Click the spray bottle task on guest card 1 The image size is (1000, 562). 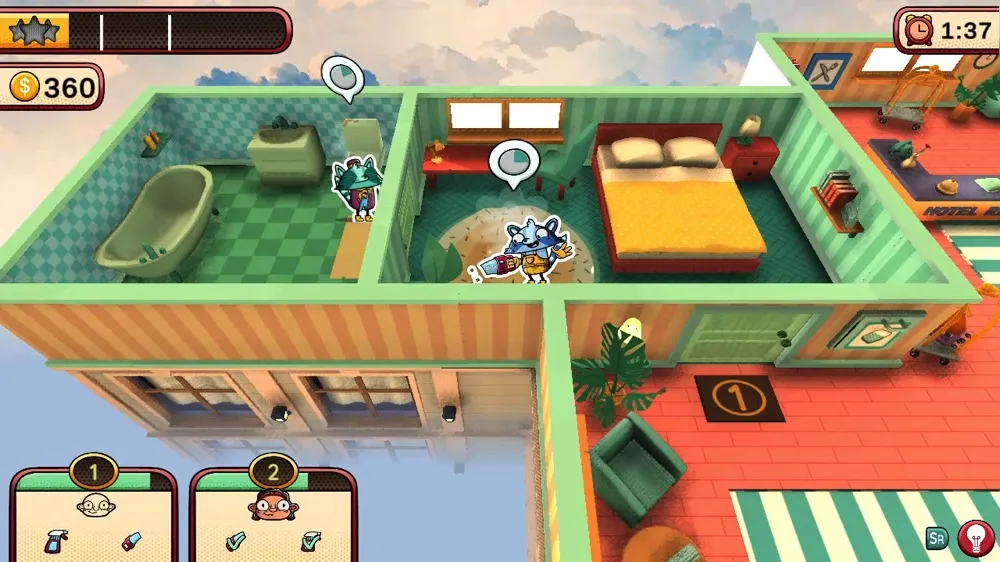pos(56,542)
